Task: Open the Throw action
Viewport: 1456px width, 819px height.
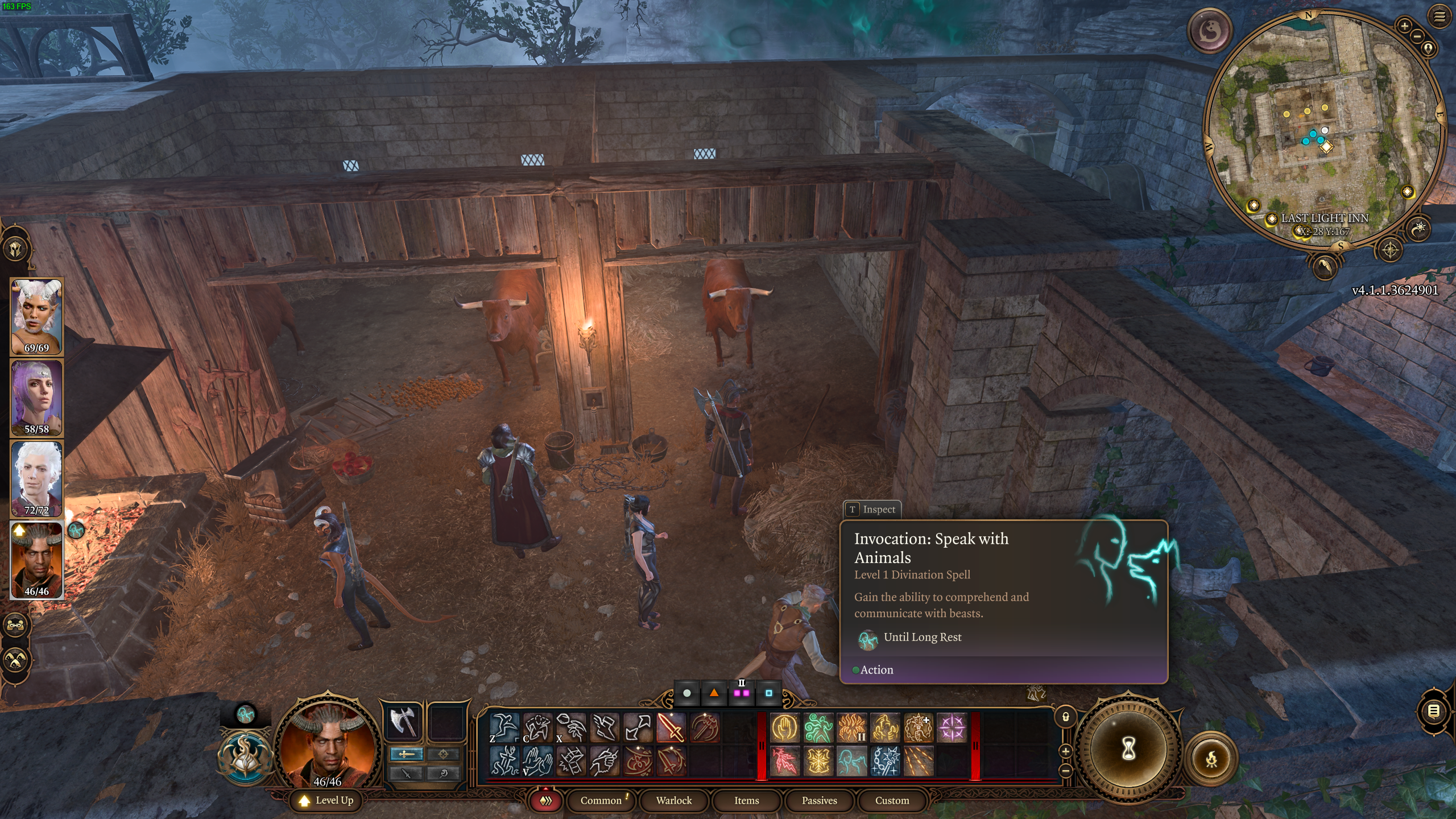Action: [x=572, y=729]
